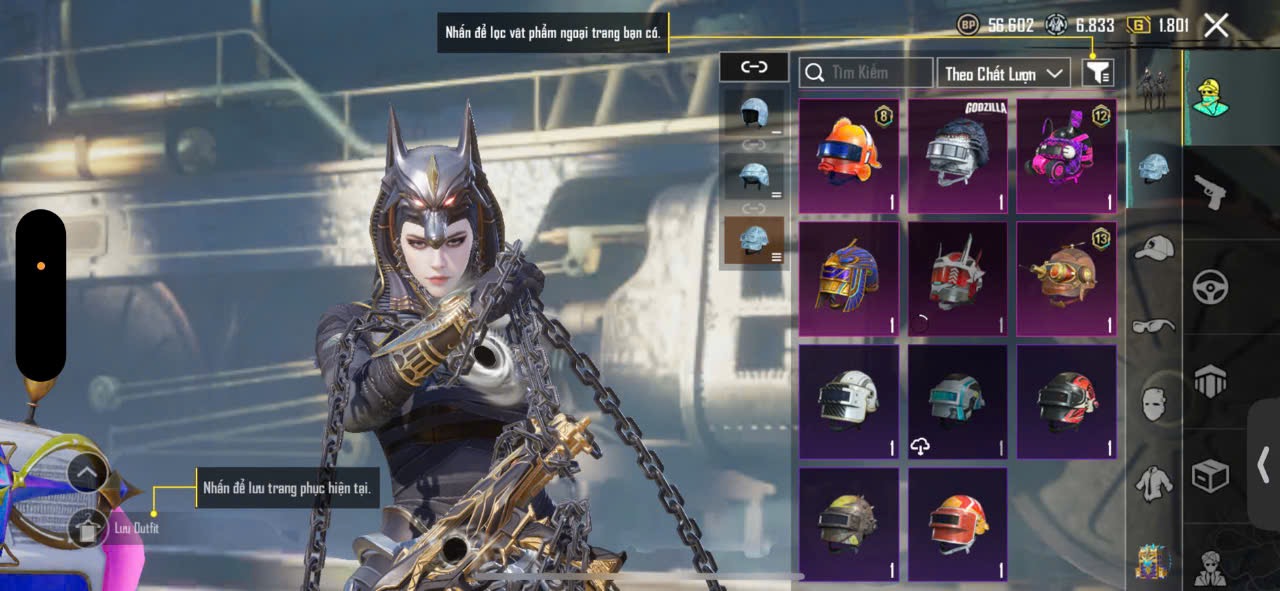Select the white helmet with black visor
The width and height of the screenshot is (1280, 591).
849,402
